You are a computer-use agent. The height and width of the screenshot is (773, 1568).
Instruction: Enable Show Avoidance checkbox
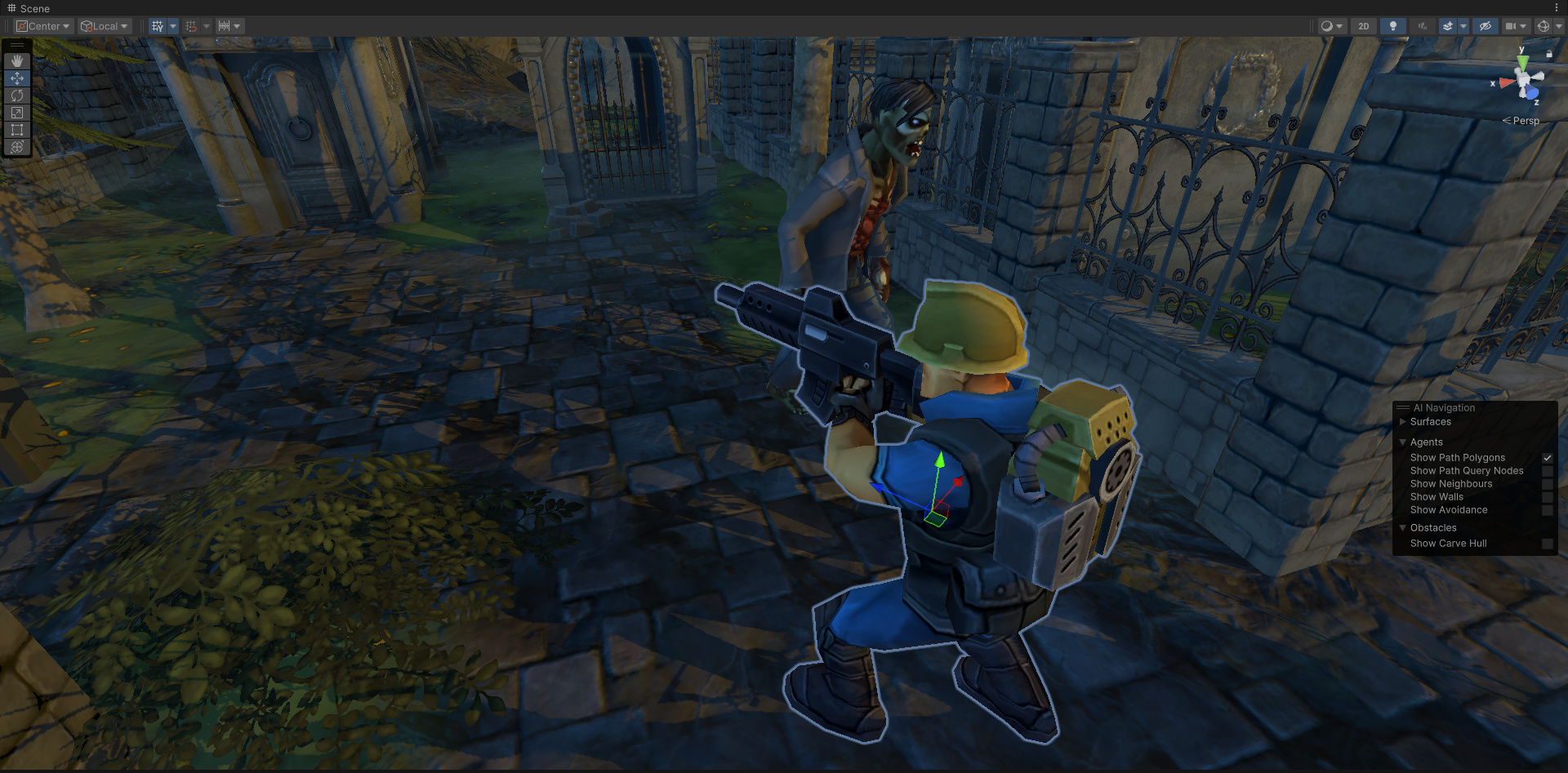[1547, 510]
